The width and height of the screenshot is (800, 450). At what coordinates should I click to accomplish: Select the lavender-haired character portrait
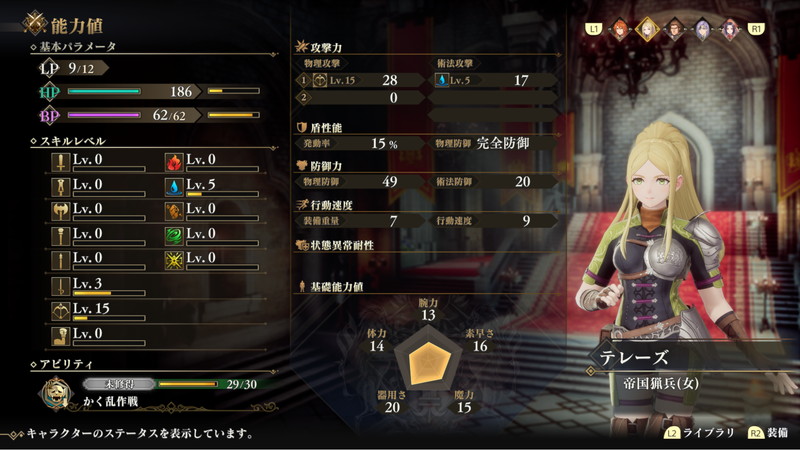tap(703, 28)
